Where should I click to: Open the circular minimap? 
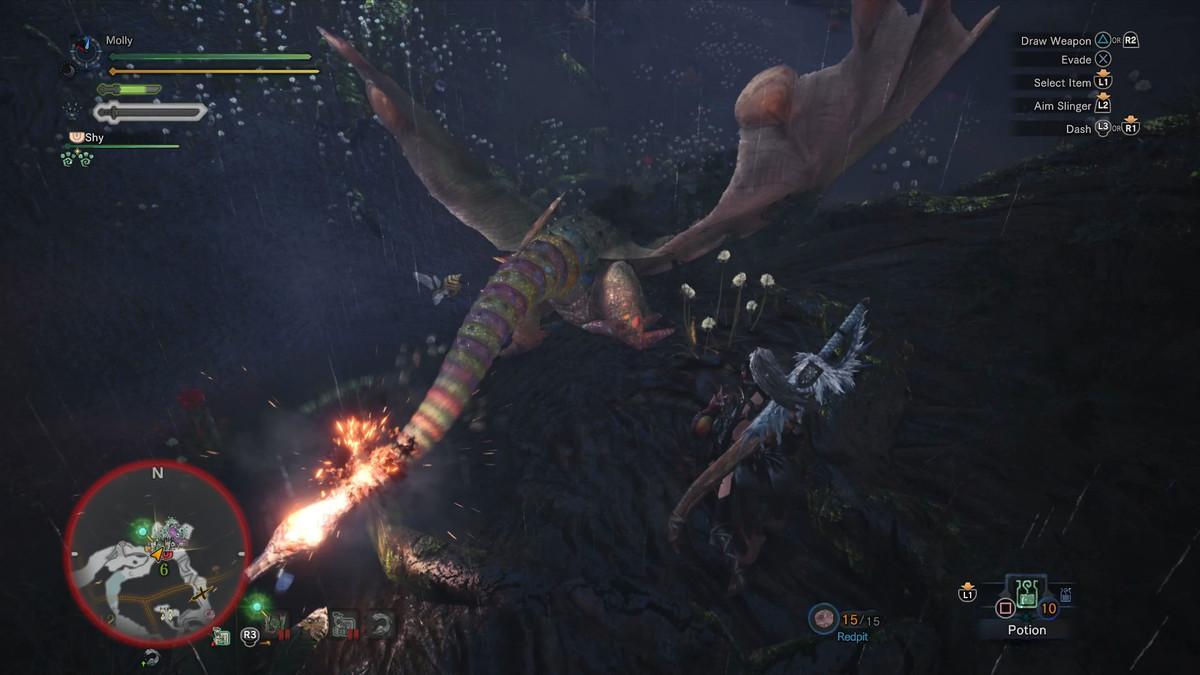coord(157,554)
